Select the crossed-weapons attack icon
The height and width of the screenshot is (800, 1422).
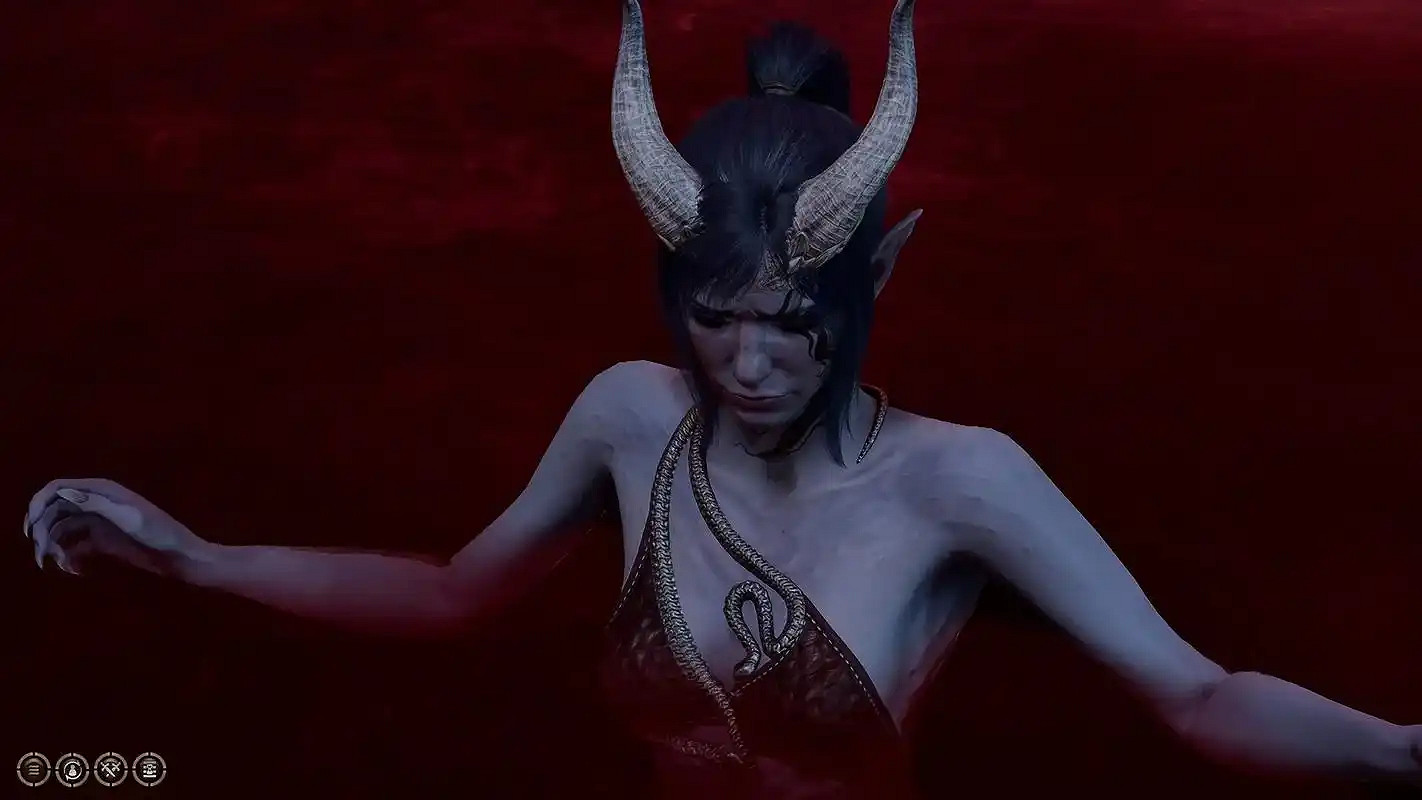pos(110,770)
